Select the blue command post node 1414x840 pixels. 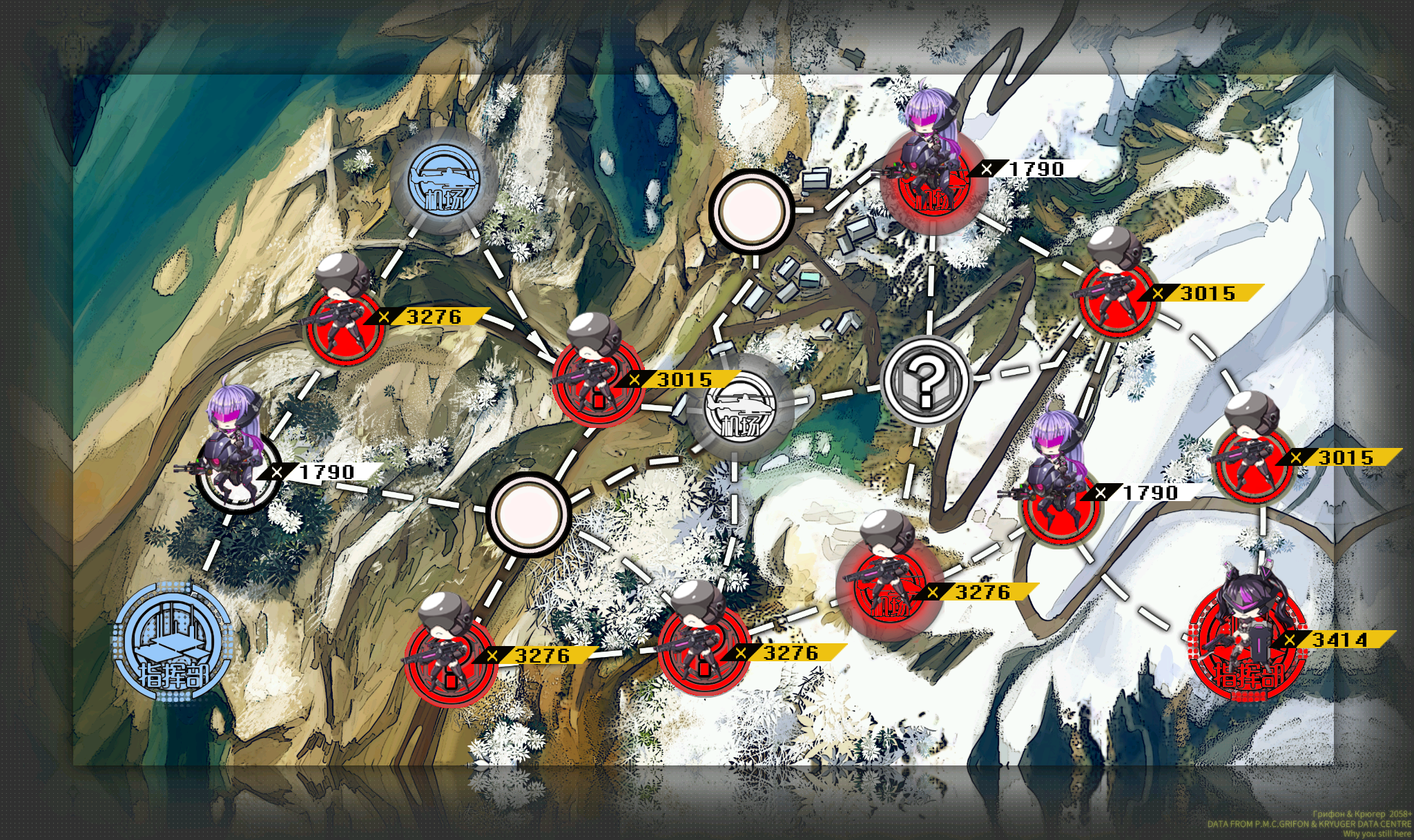pos(172,643)
